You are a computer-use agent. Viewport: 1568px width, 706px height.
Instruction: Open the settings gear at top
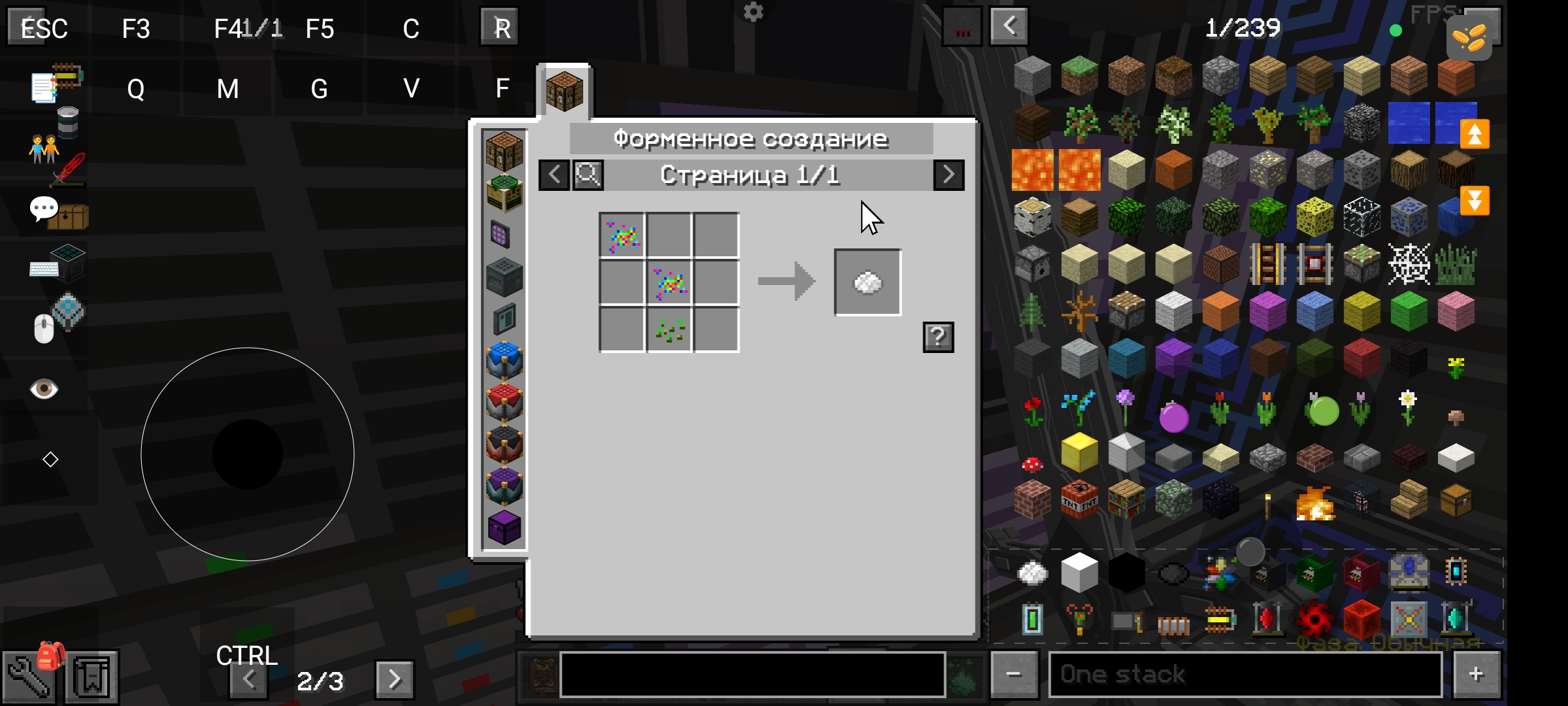[753, 12]
